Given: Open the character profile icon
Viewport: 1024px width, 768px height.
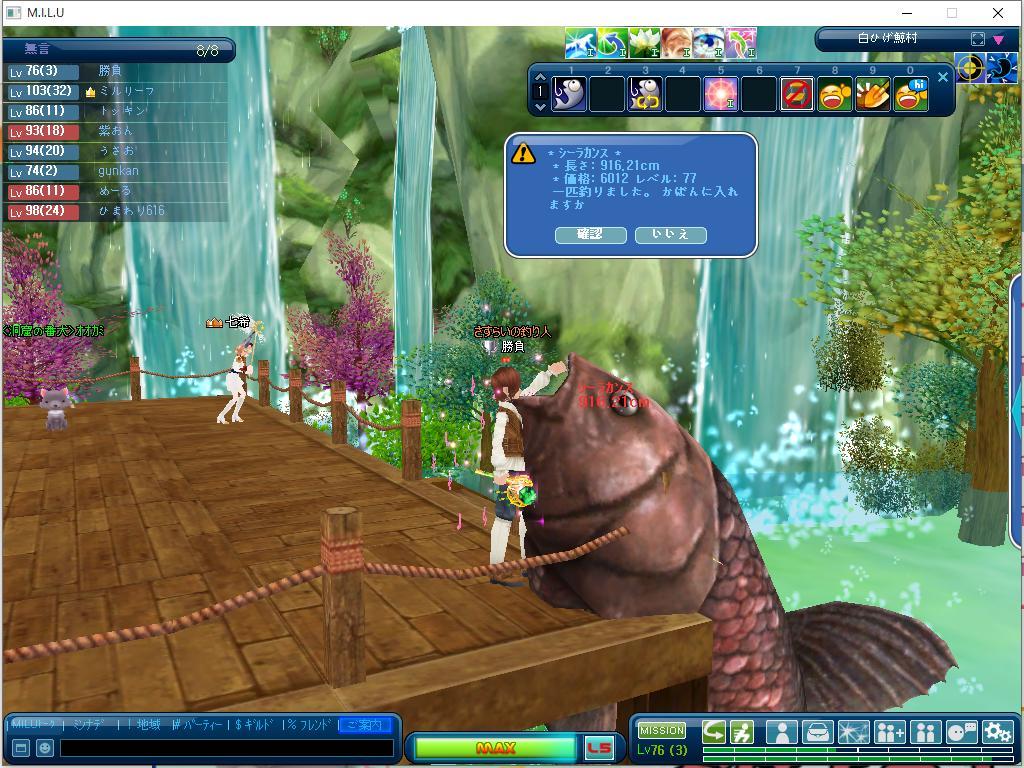Looking at the screenshot, I should click(x=781, y=732).
